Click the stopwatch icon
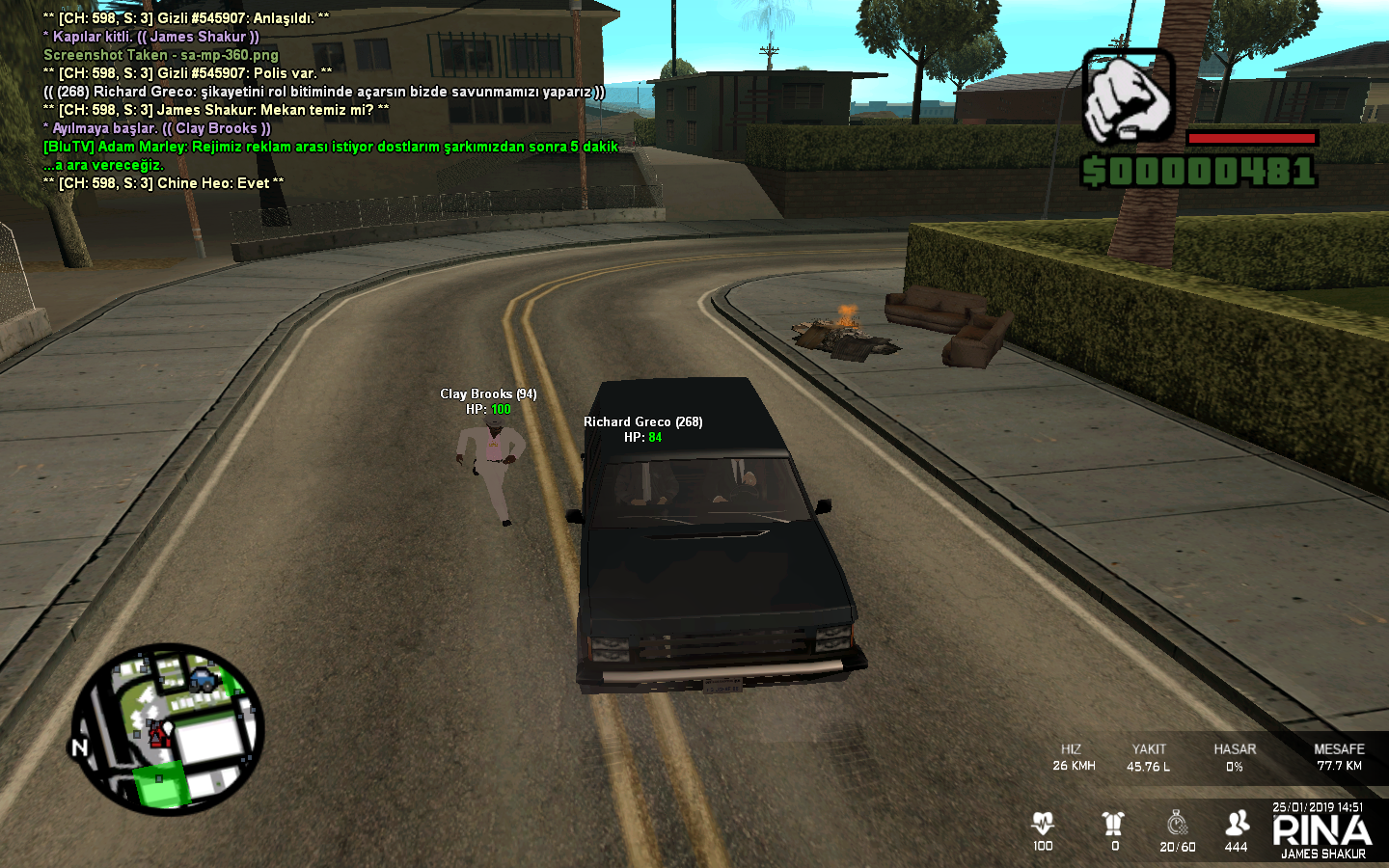This screenshot has width=1389, height=868. coord(1177,823)
